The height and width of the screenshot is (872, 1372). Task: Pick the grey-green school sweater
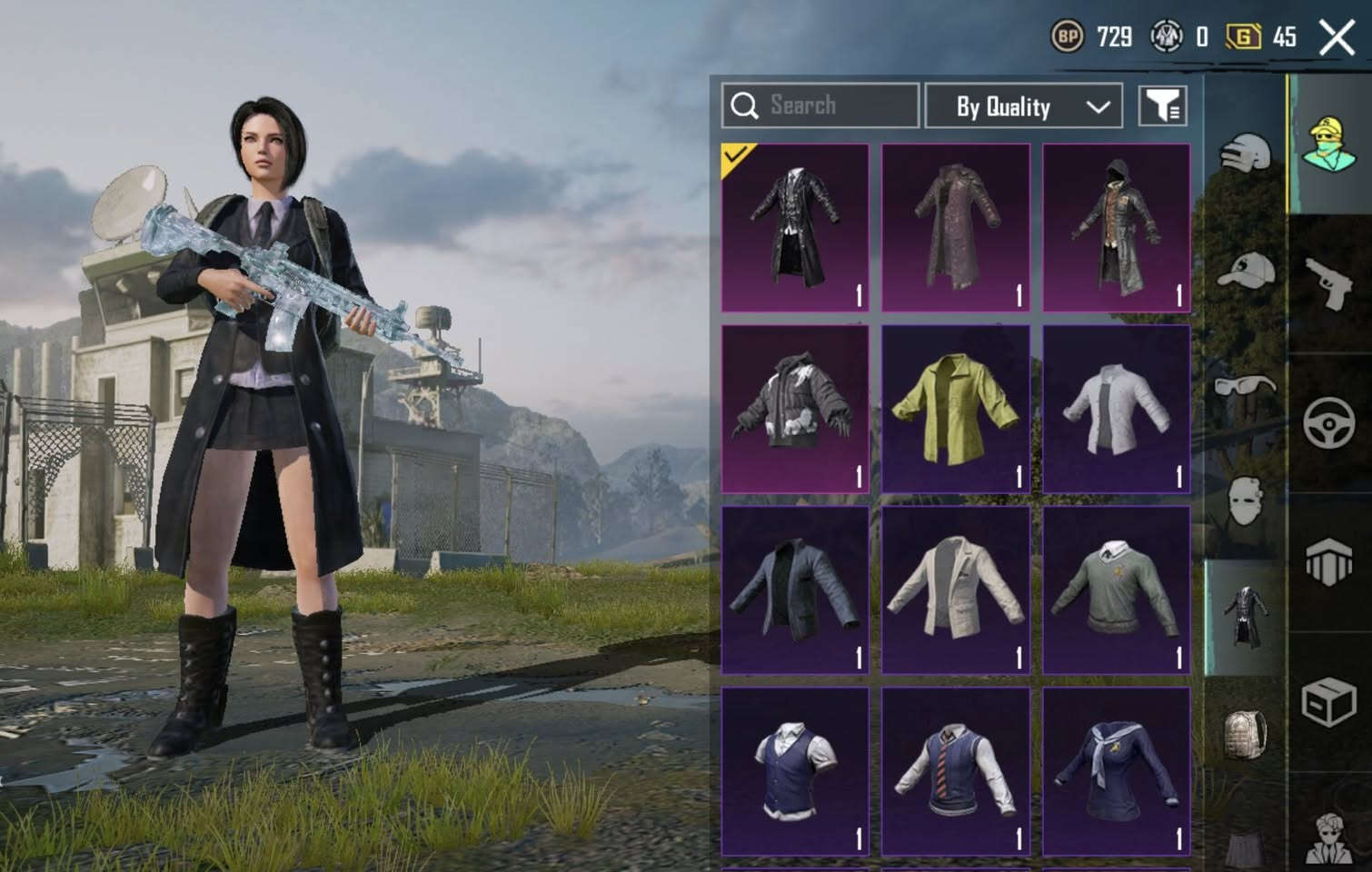[1116, 590]
